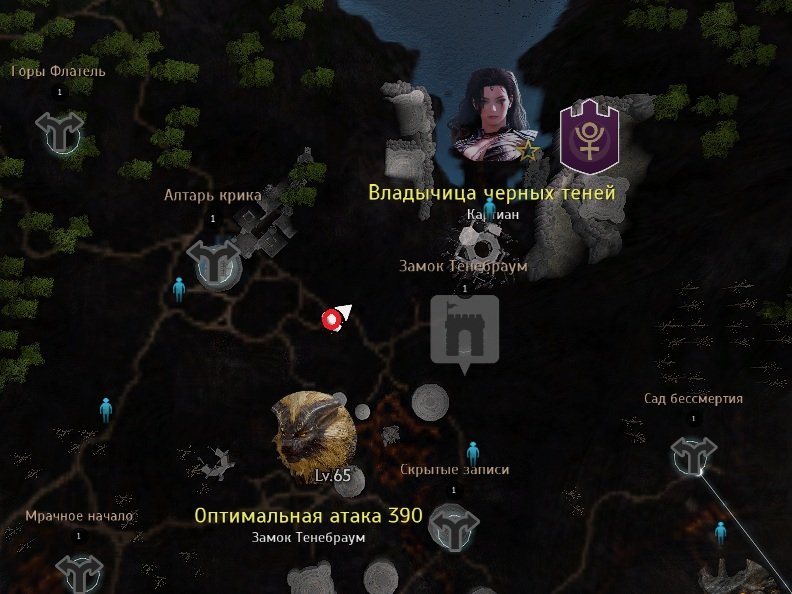Viewport: 792px width, 594px height.
Task: Open the Замок Тенебраум castle marker
Action: click(464, 330)
